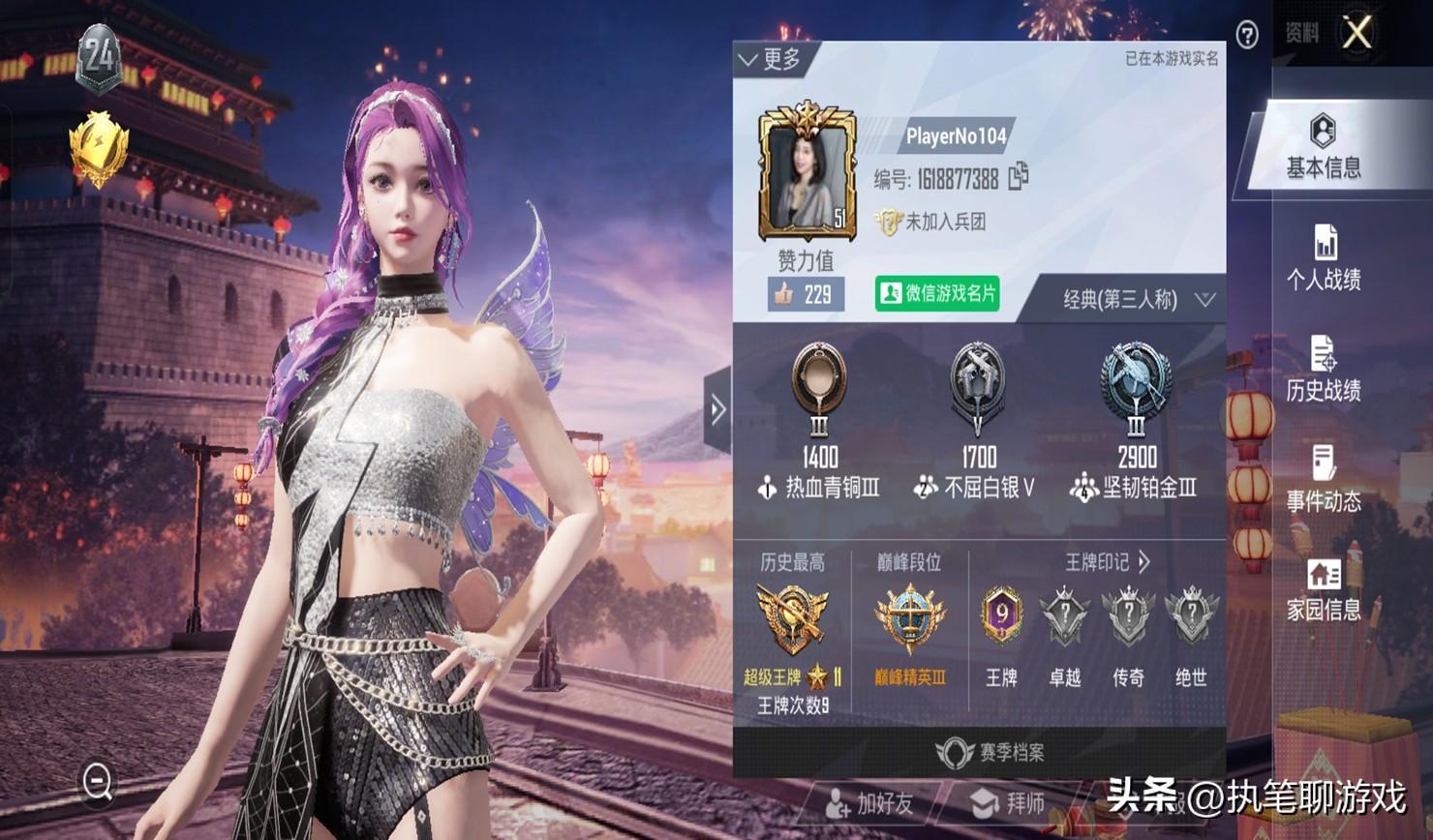Expand the 更多 dropdown
This screenshot has height=840, width=1433.
(x=770, y=60)
